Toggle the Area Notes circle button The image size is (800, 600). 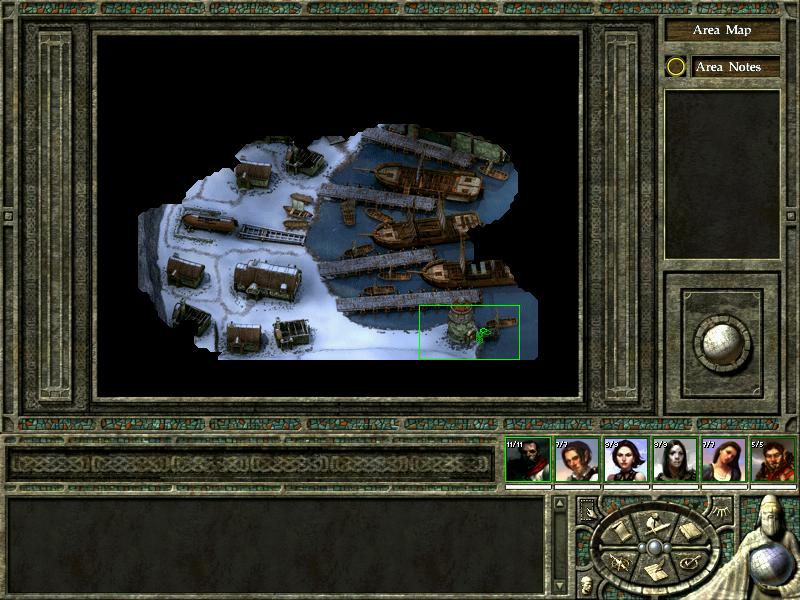pos(676,67)
